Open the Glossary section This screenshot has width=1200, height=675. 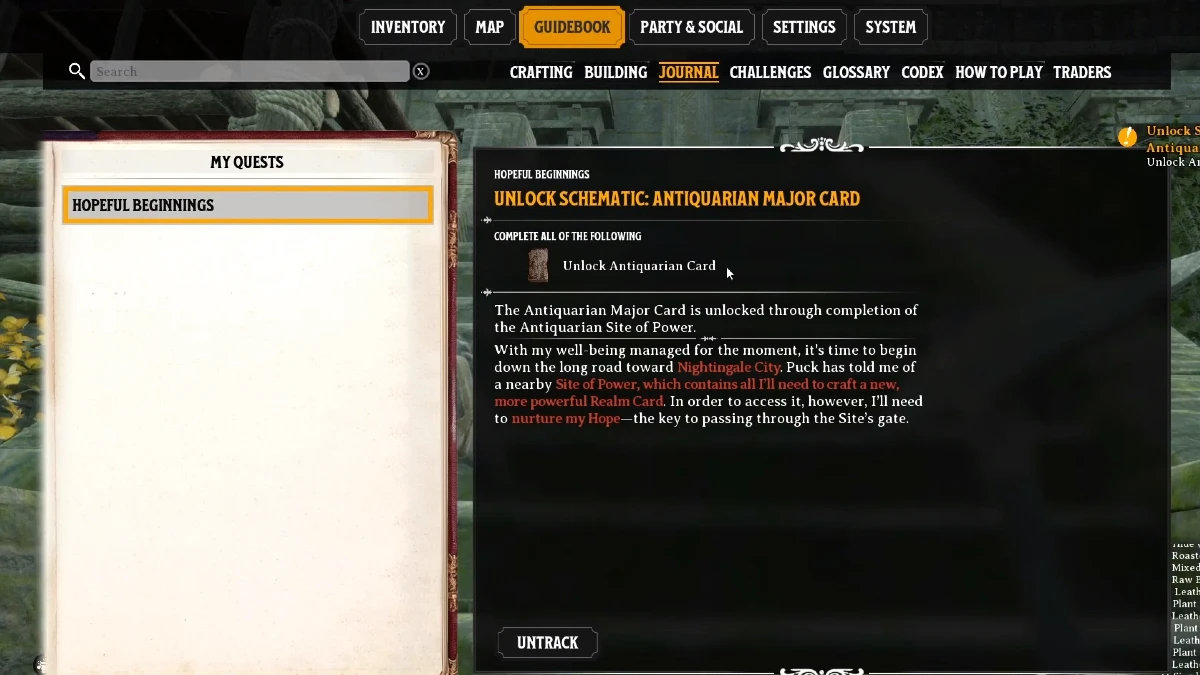(856, 72)
